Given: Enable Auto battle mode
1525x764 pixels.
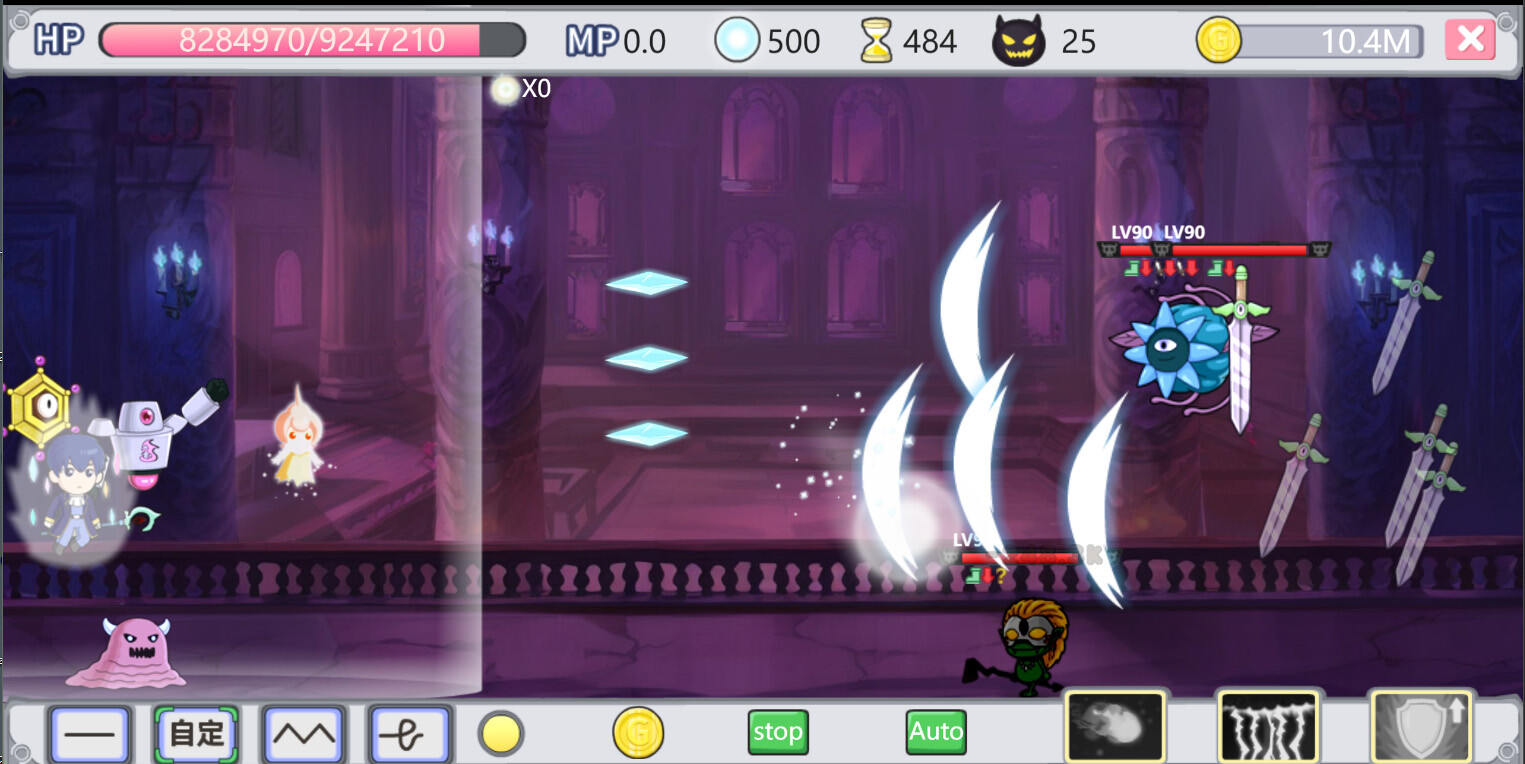Looking at the screenshot, I should (935, 731).
